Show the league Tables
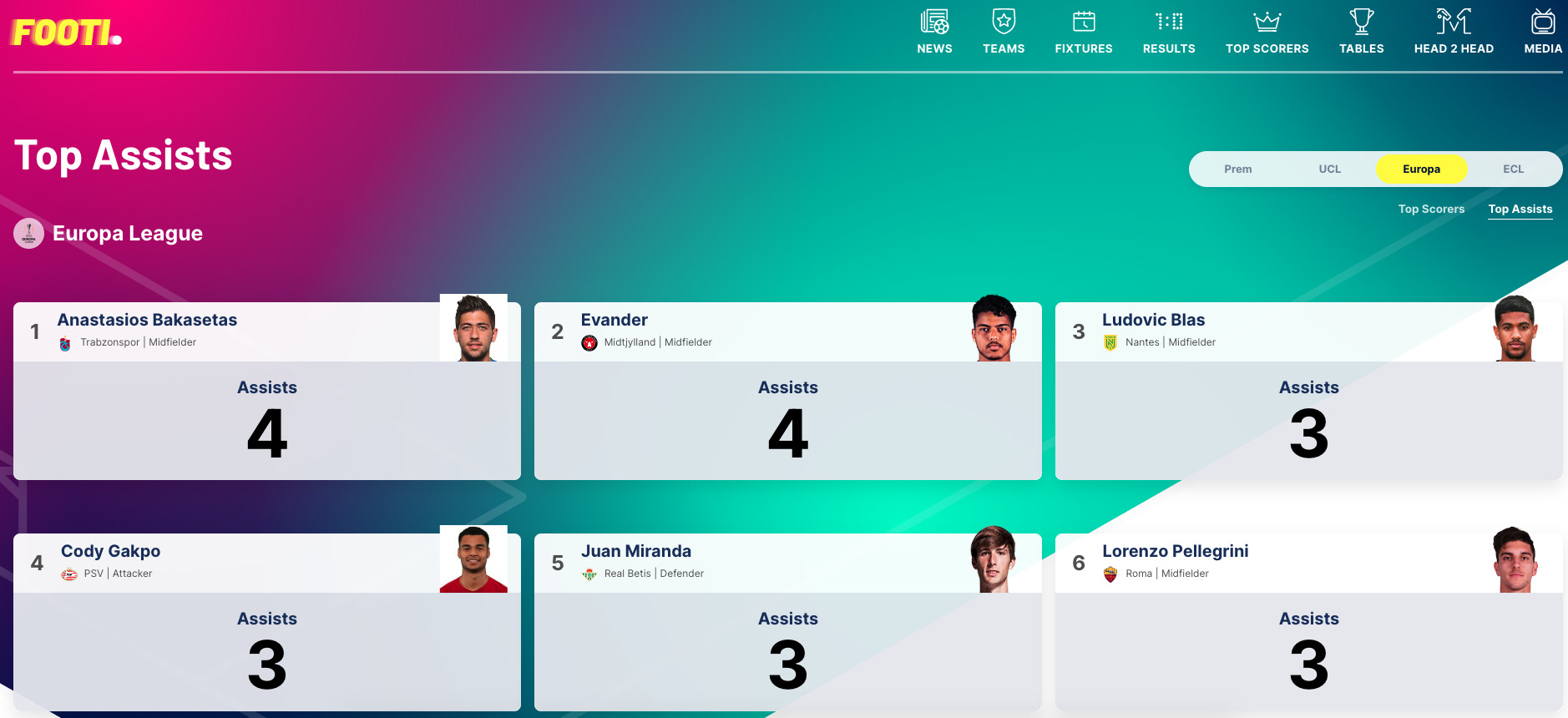 (x=1362, y=32)
